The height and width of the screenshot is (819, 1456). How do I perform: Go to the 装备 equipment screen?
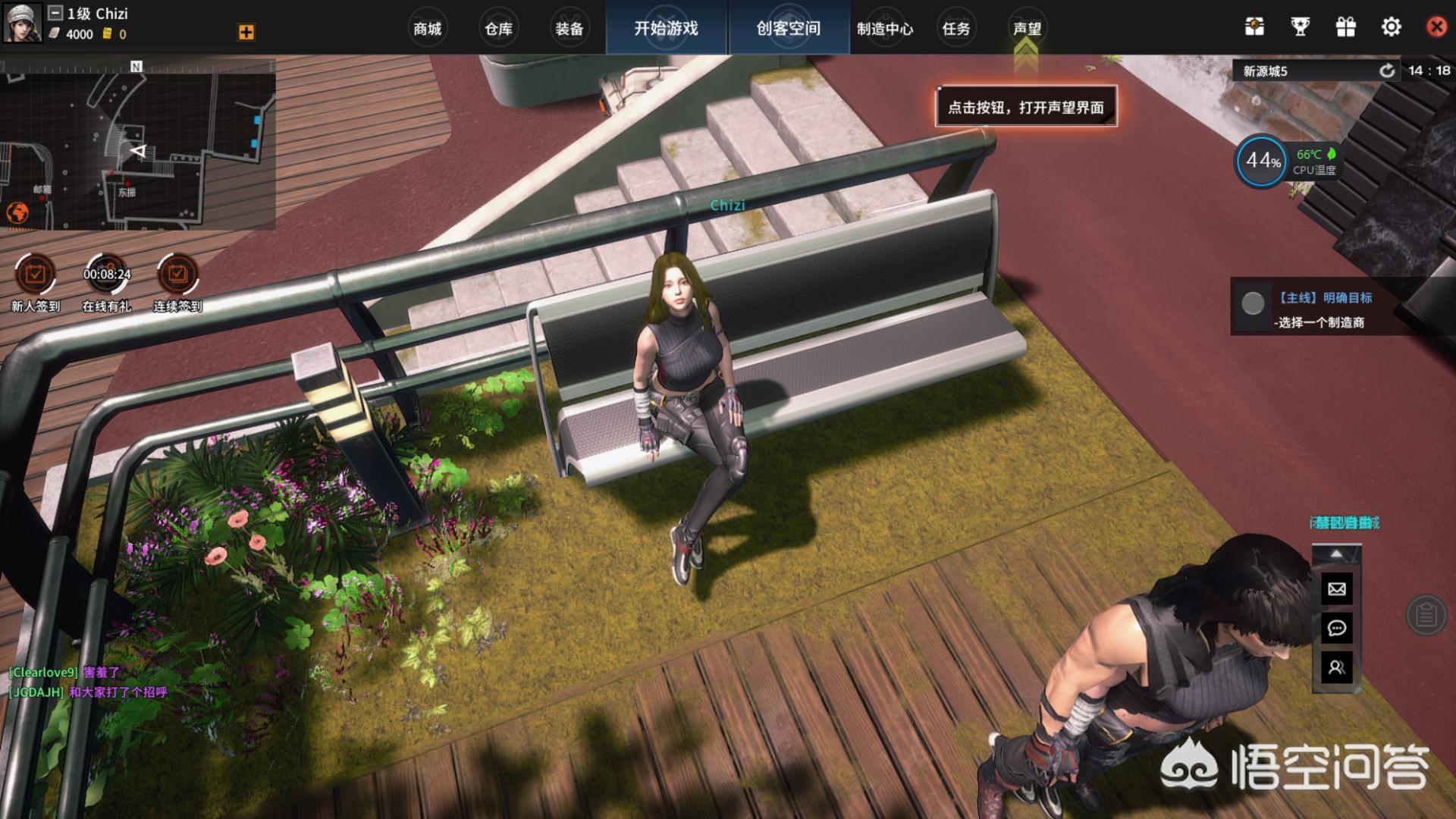coord(570,29)
